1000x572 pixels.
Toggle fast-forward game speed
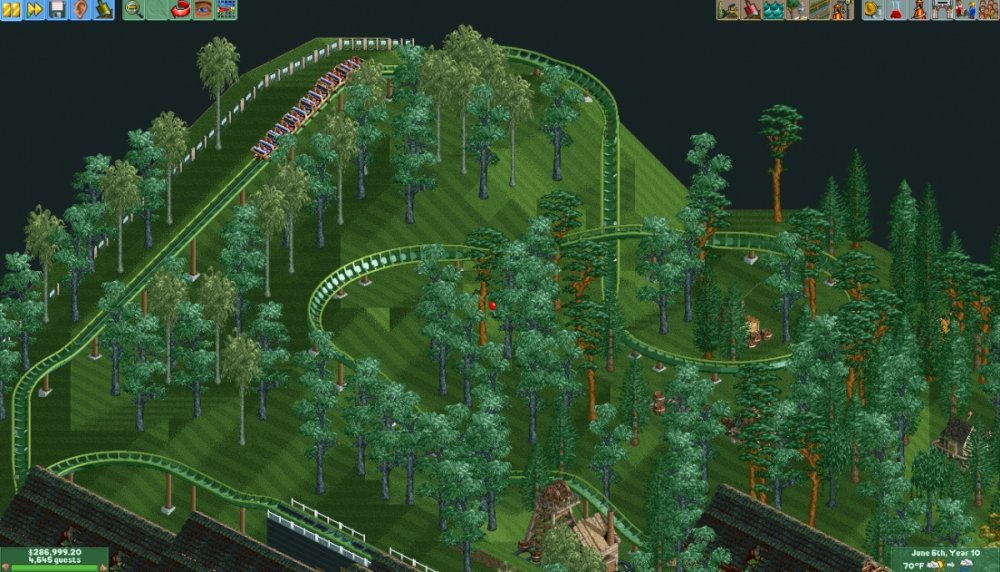coord(34,10)
